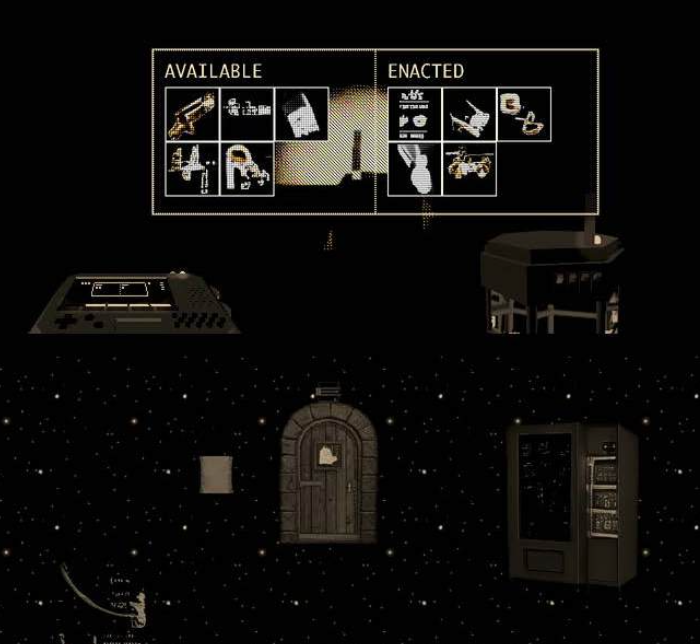
Task: Choose the gold figures tile under Available
Action: pyautogui.click(x=192, y=169)
